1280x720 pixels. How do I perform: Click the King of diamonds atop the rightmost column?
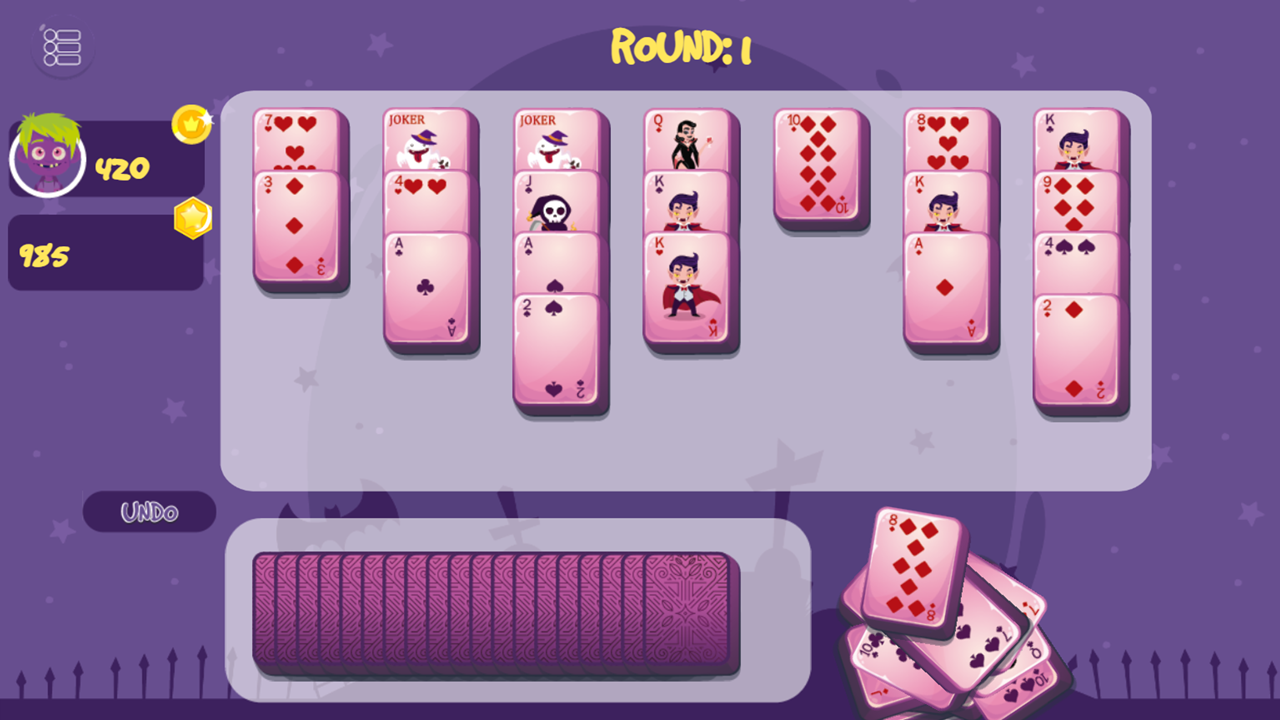[1080, 140]
